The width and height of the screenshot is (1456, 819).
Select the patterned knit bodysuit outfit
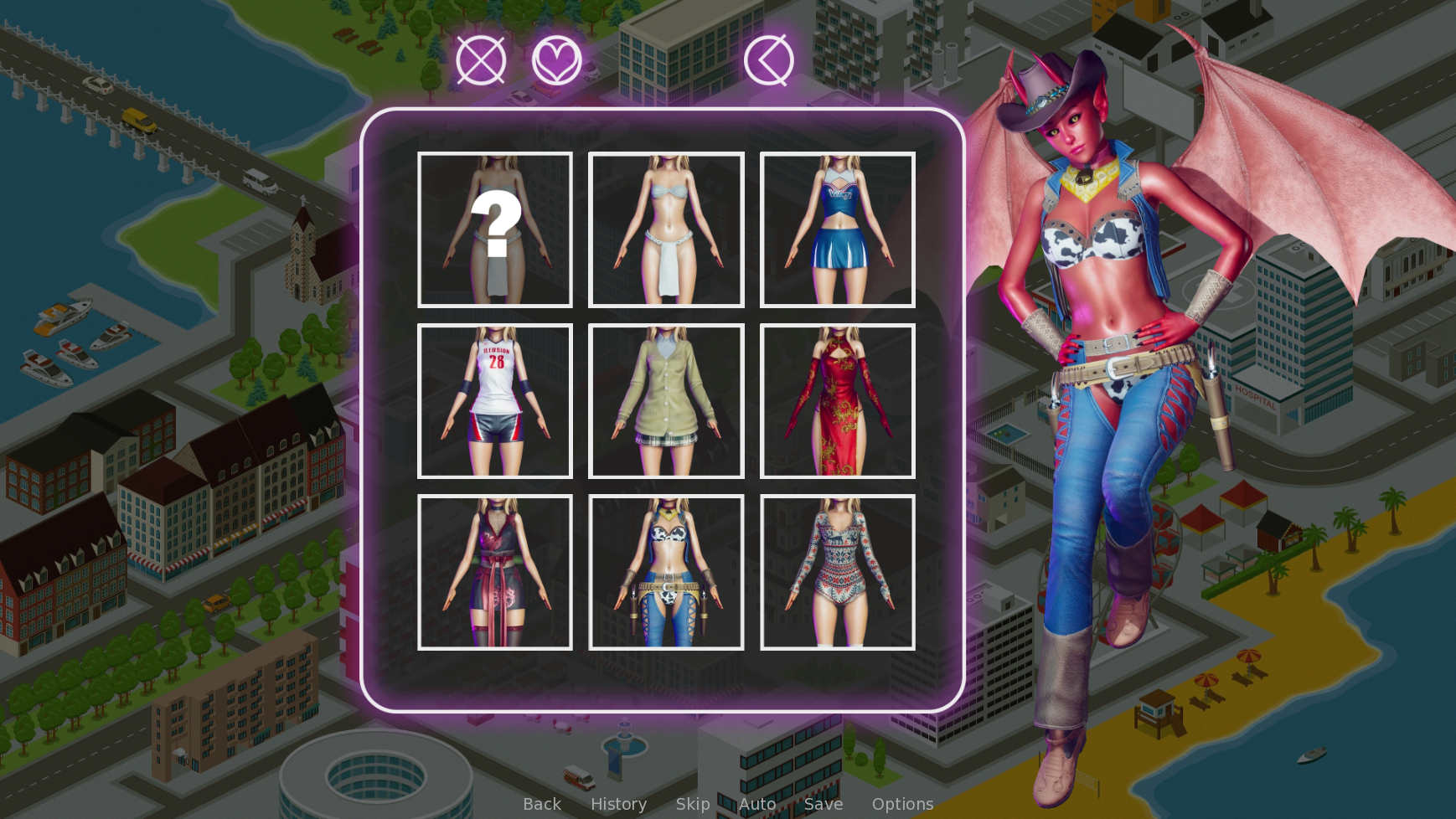(x=836, y=573)
